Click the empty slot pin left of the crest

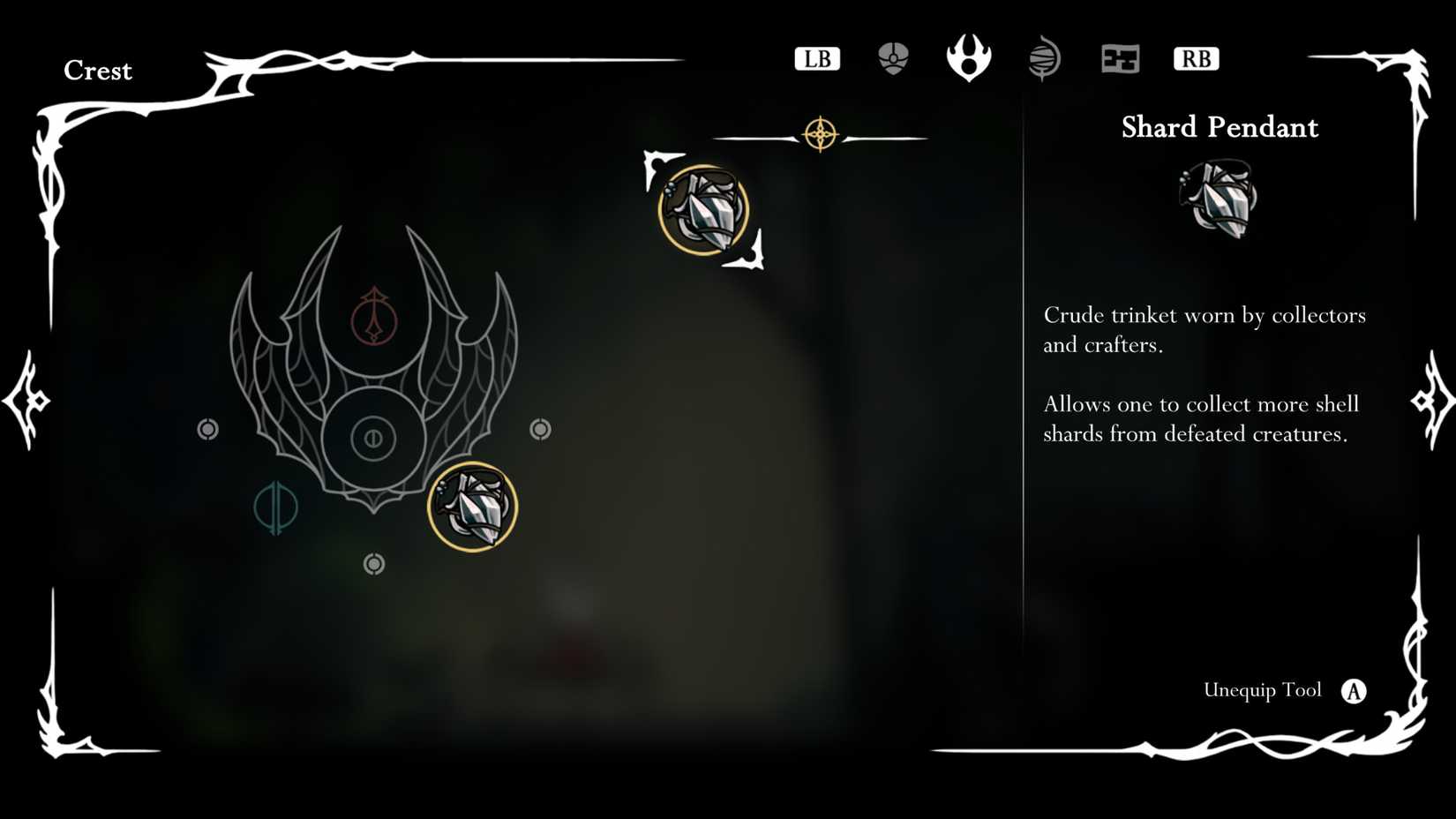tap(208, 430)
